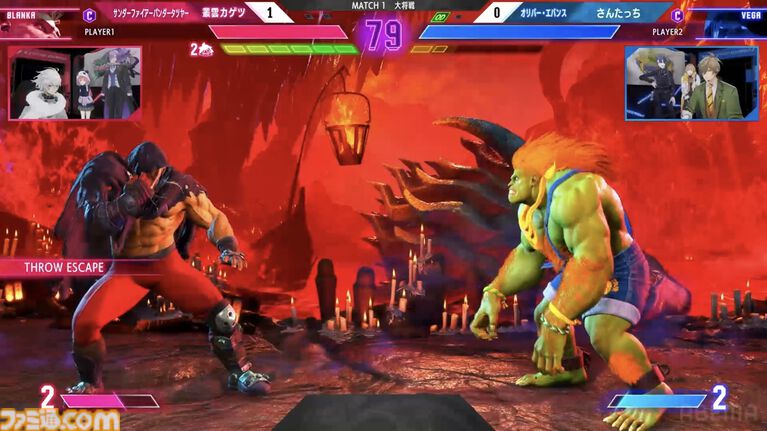Click the Classic control icon beside VEGA
The image size is (767, 431).
point(678,15)
